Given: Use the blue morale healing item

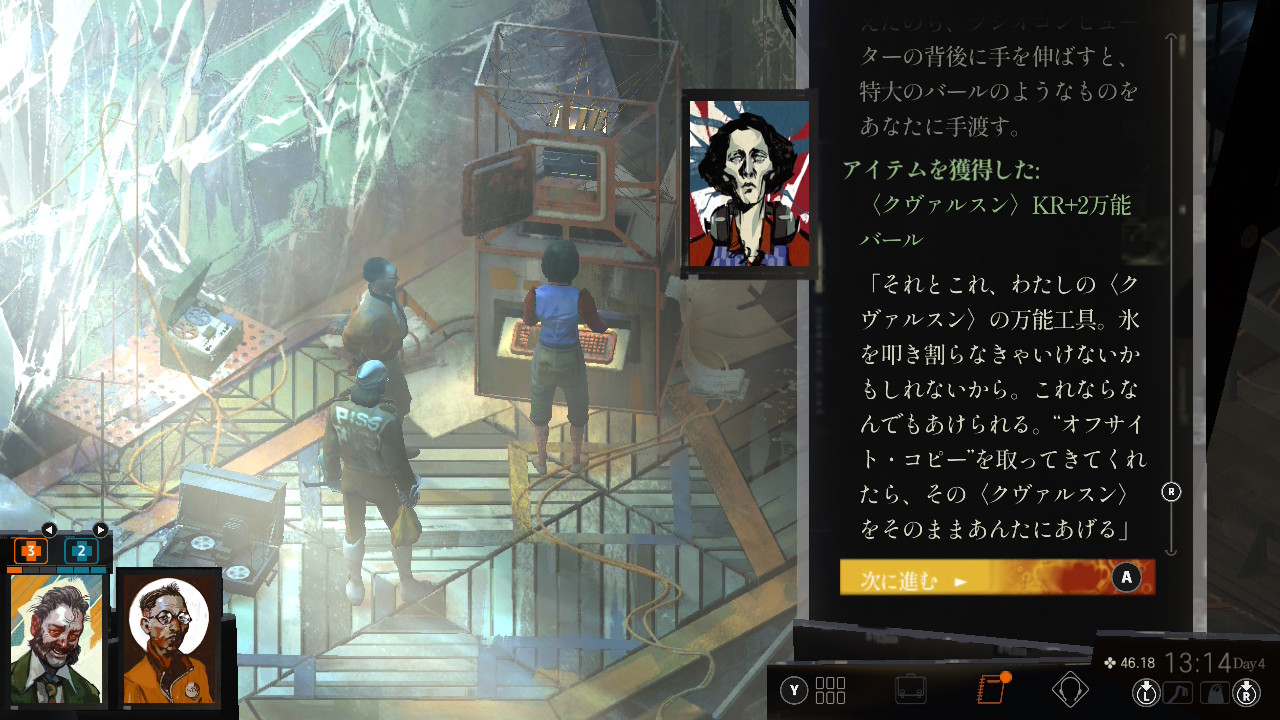Looking at the screenshot, I should pos(81,550).
